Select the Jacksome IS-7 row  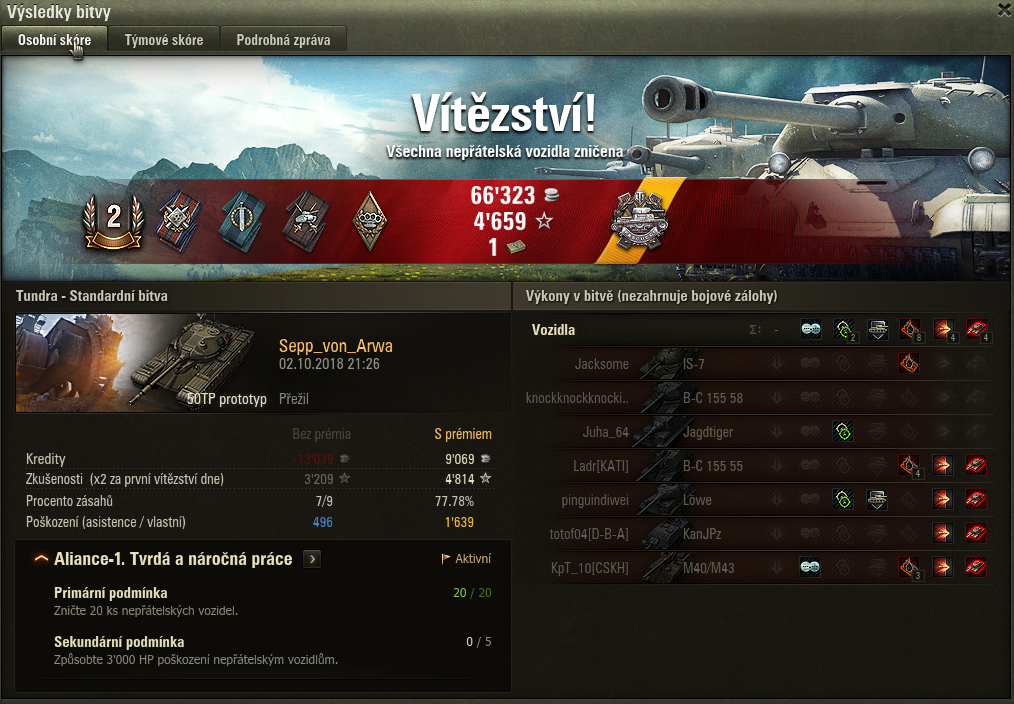coord(760,364)
